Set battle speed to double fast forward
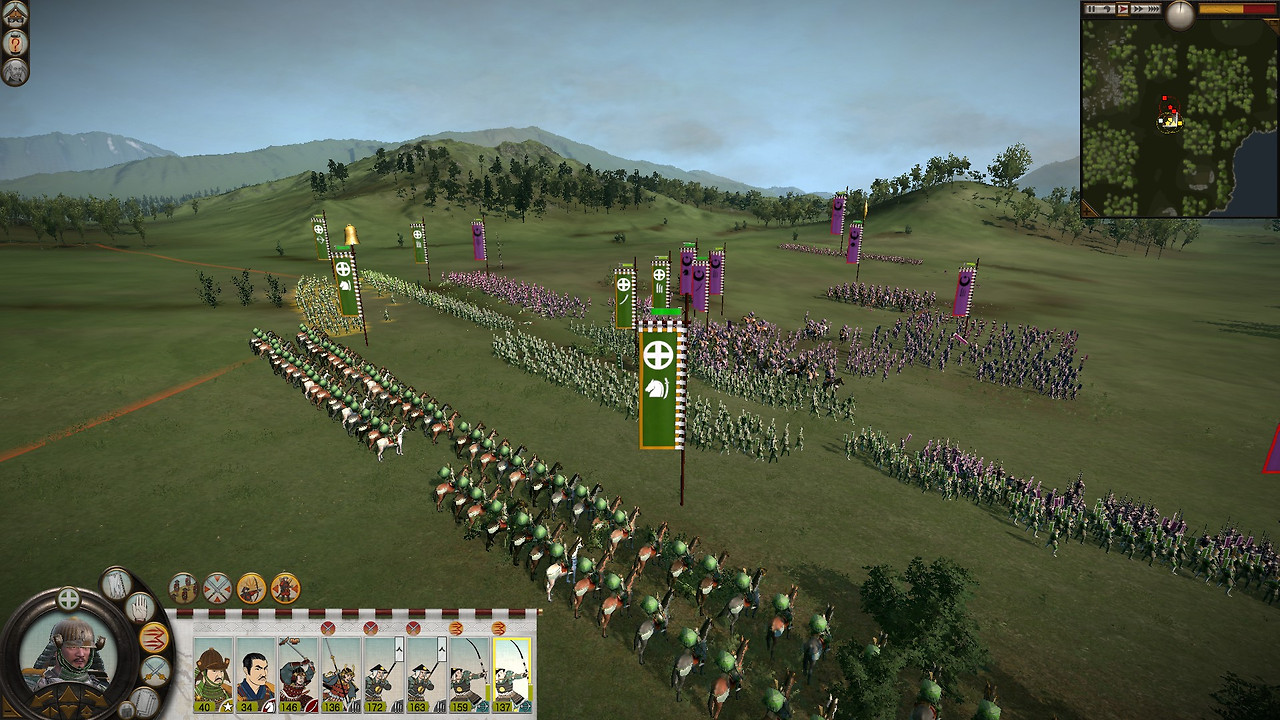1280x720 pixels. coord(1139,9)
